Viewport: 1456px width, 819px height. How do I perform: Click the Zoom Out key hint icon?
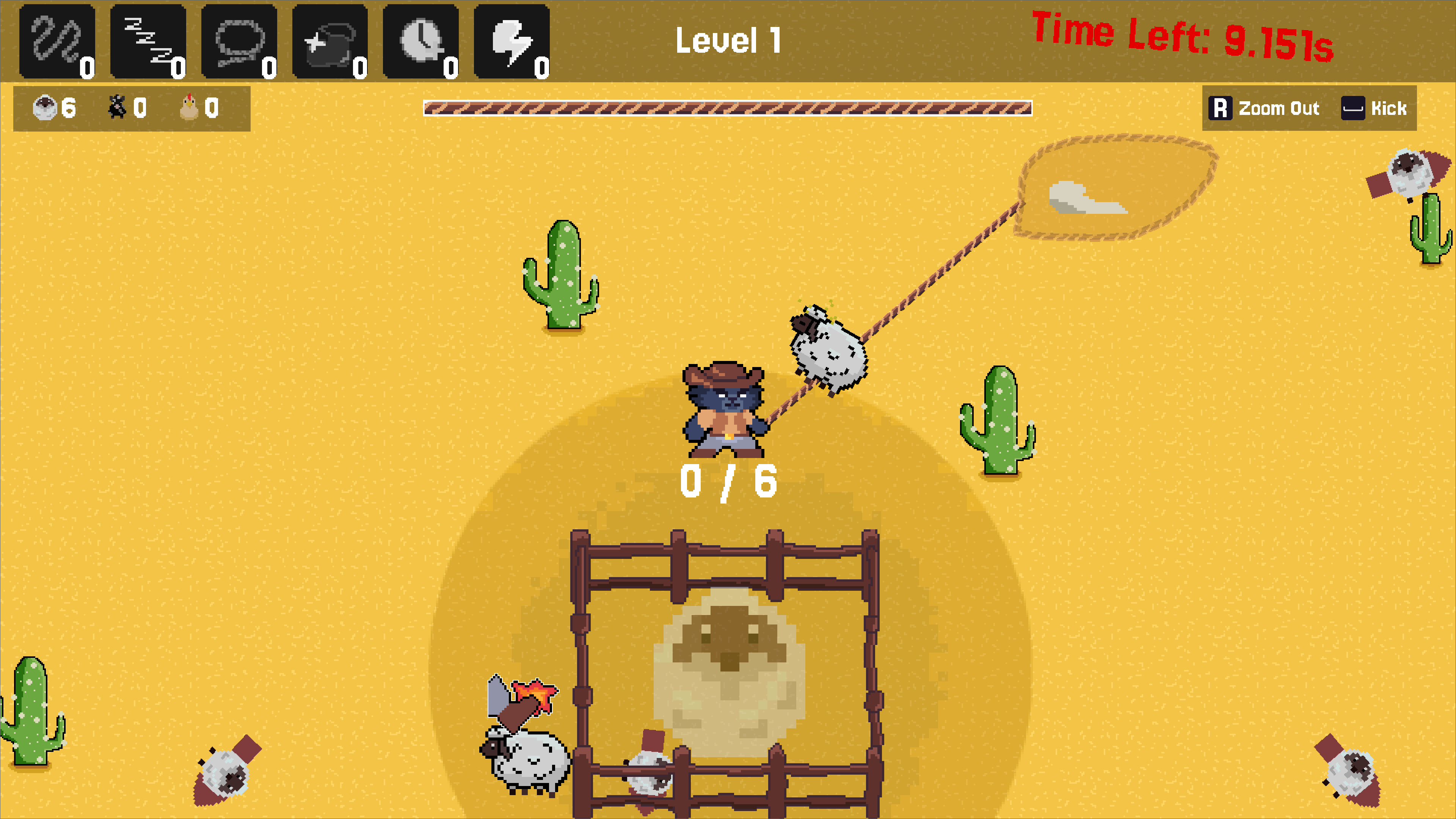[1221, 108]
